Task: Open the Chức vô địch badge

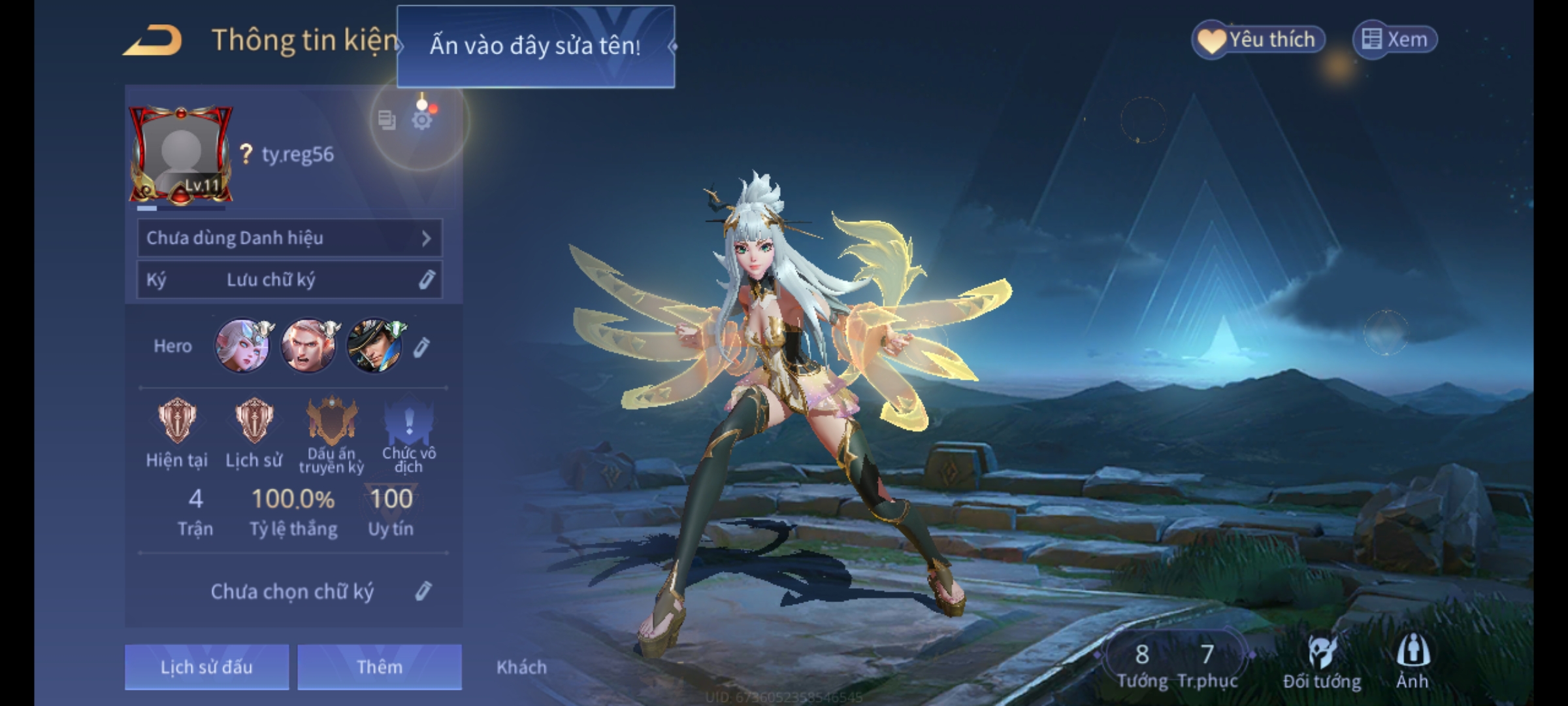Action: (x=409, y=422)
